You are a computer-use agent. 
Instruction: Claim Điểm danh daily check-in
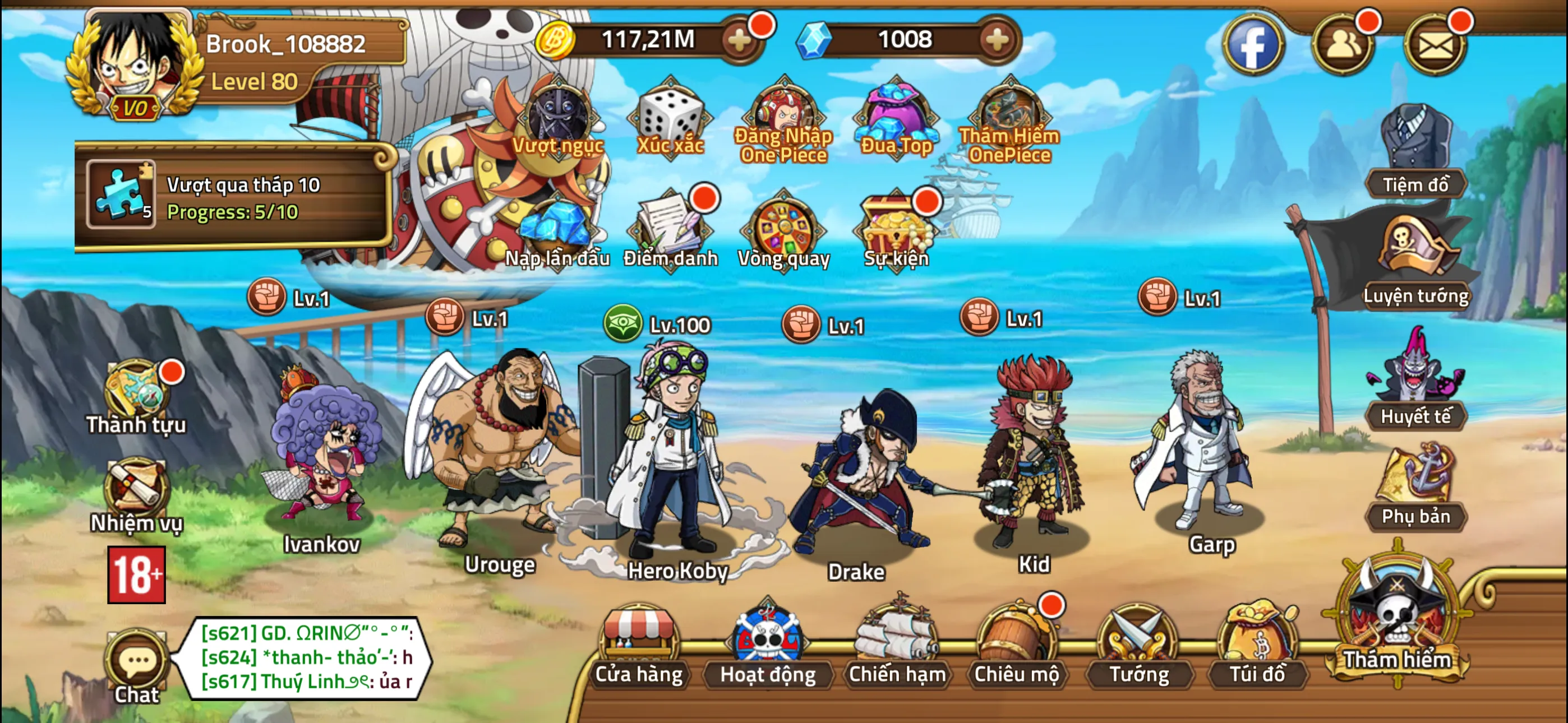pos(670,231)
